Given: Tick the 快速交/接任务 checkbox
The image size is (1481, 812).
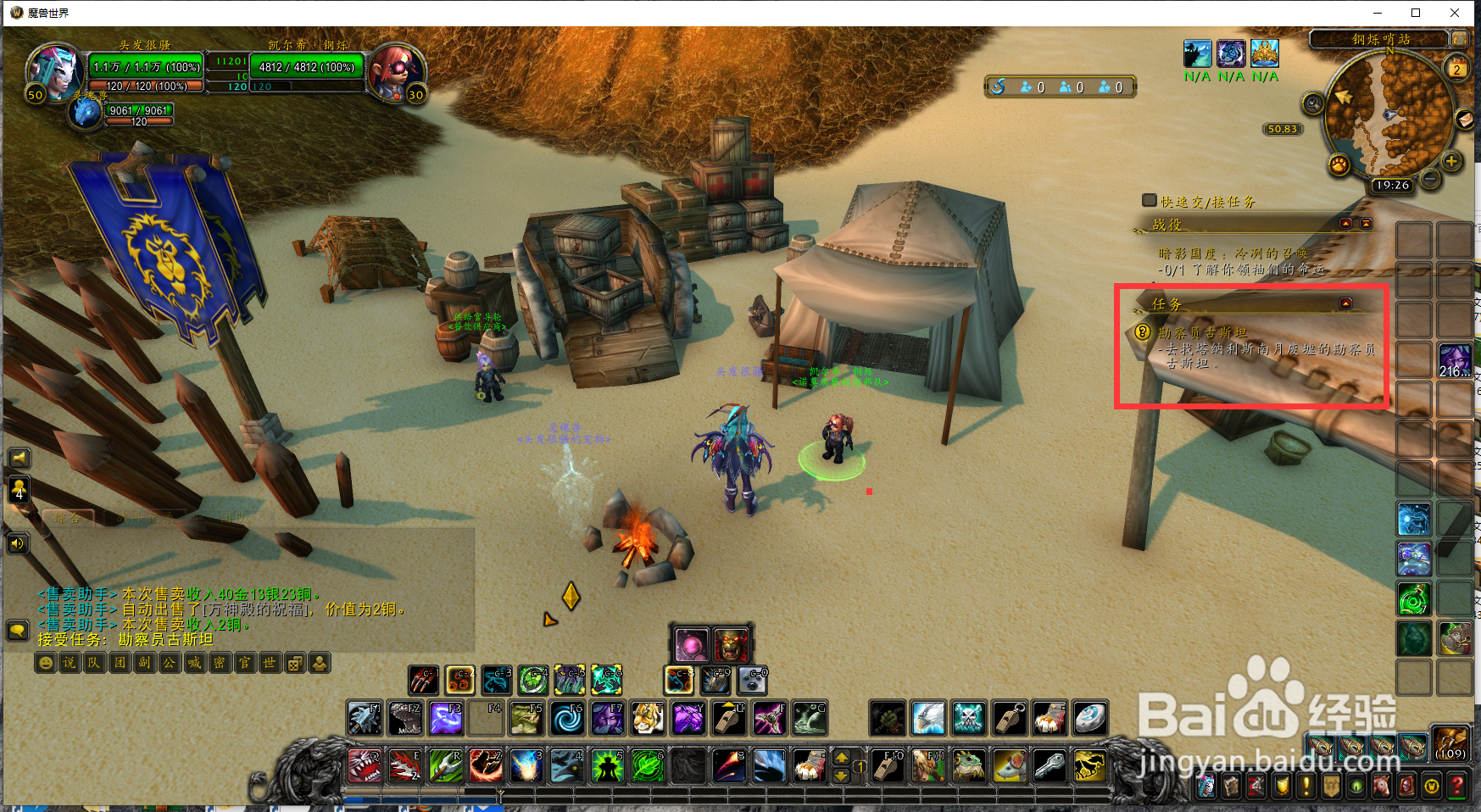Looking at the screenshot, I should coord(1150,201).
